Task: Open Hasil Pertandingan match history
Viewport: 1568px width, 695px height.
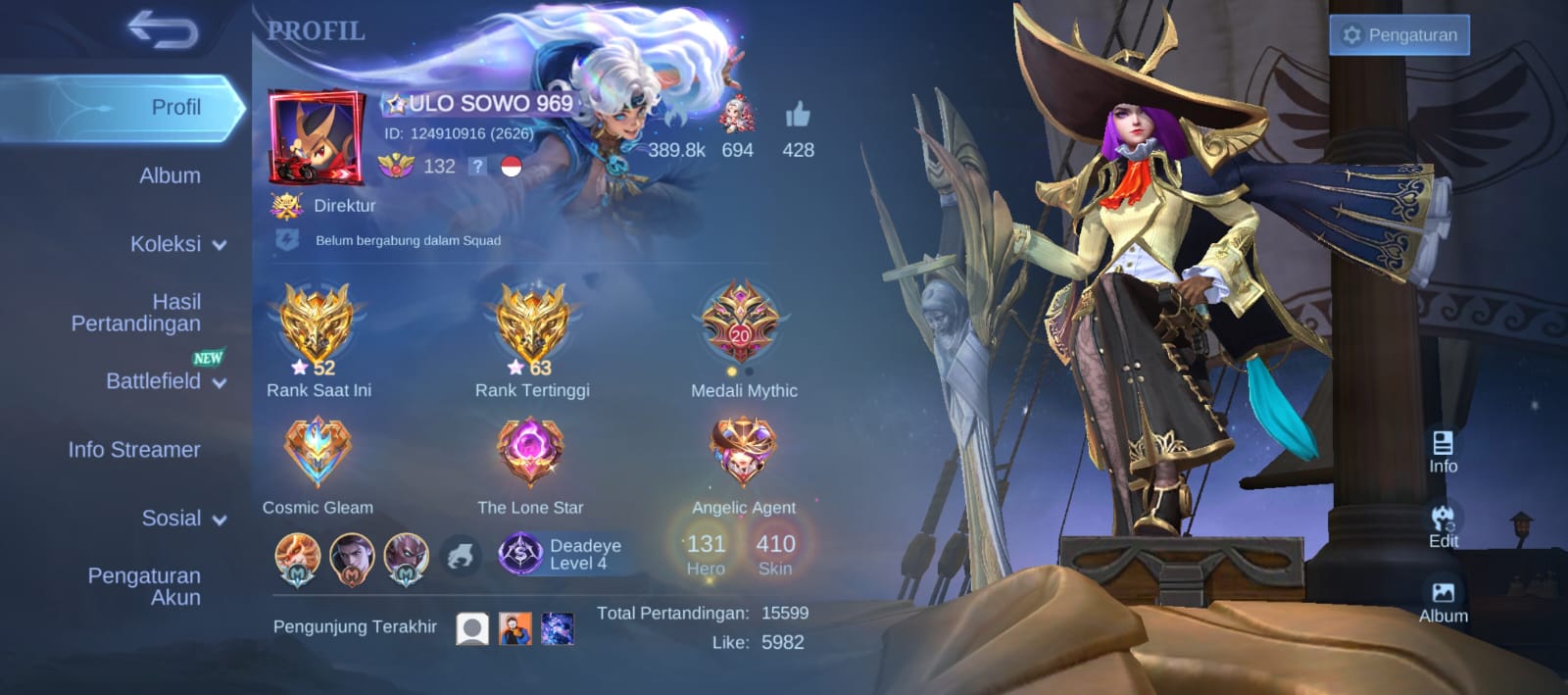Action: point(136,313)
